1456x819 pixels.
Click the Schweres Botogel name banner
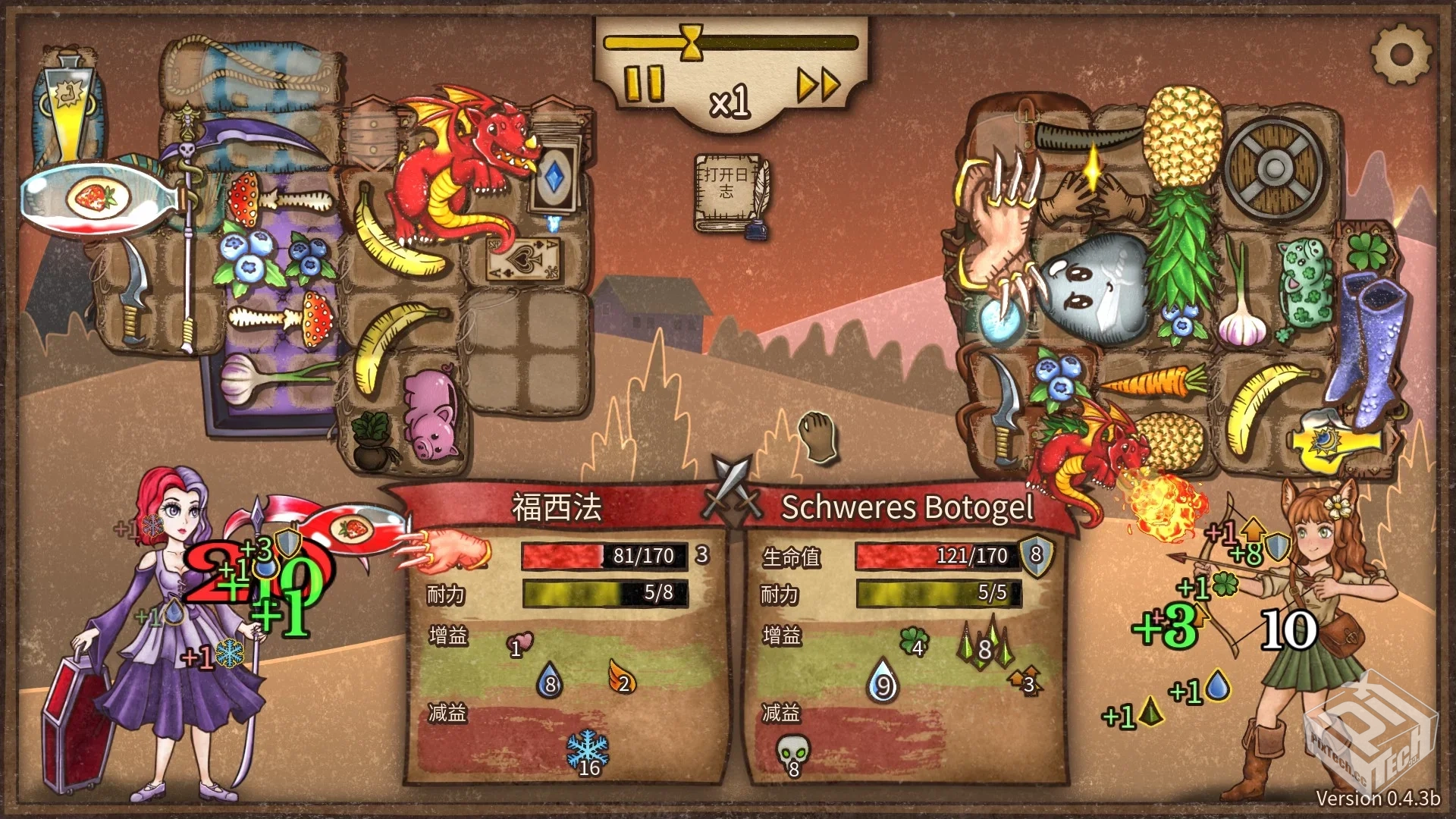[x=908, y=507]
